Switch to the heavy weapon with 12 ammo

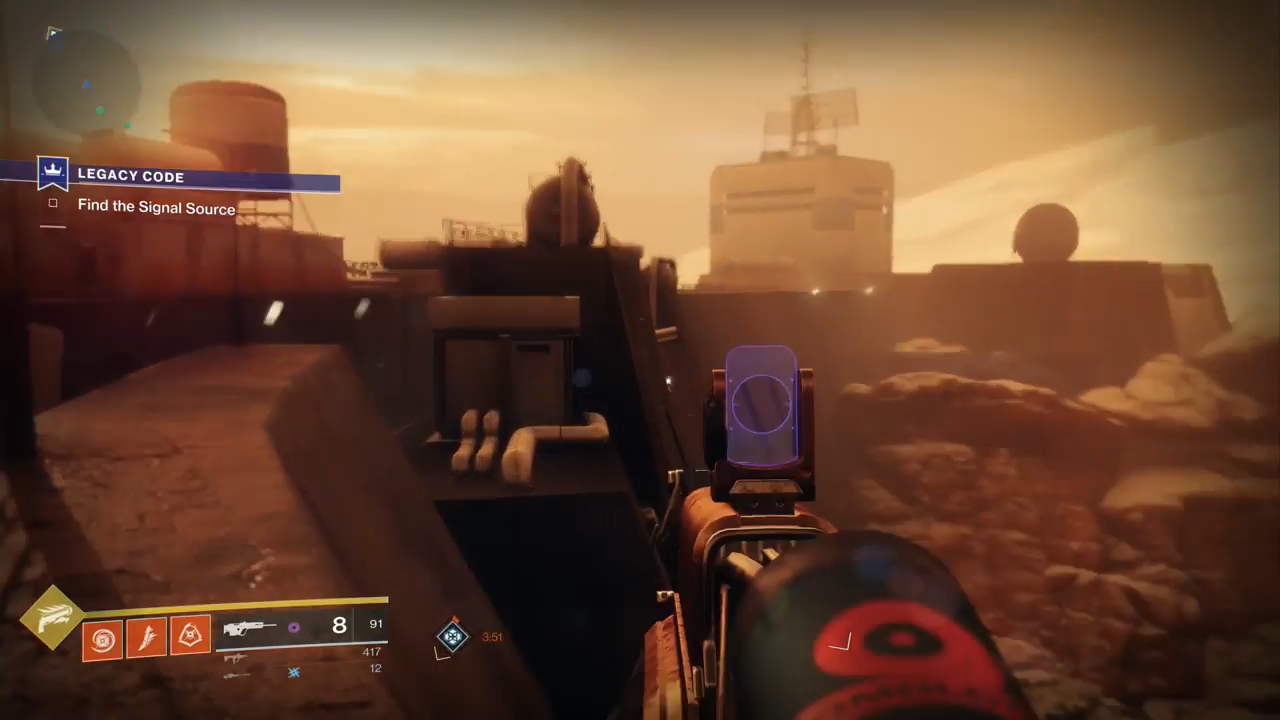[238, 675]
